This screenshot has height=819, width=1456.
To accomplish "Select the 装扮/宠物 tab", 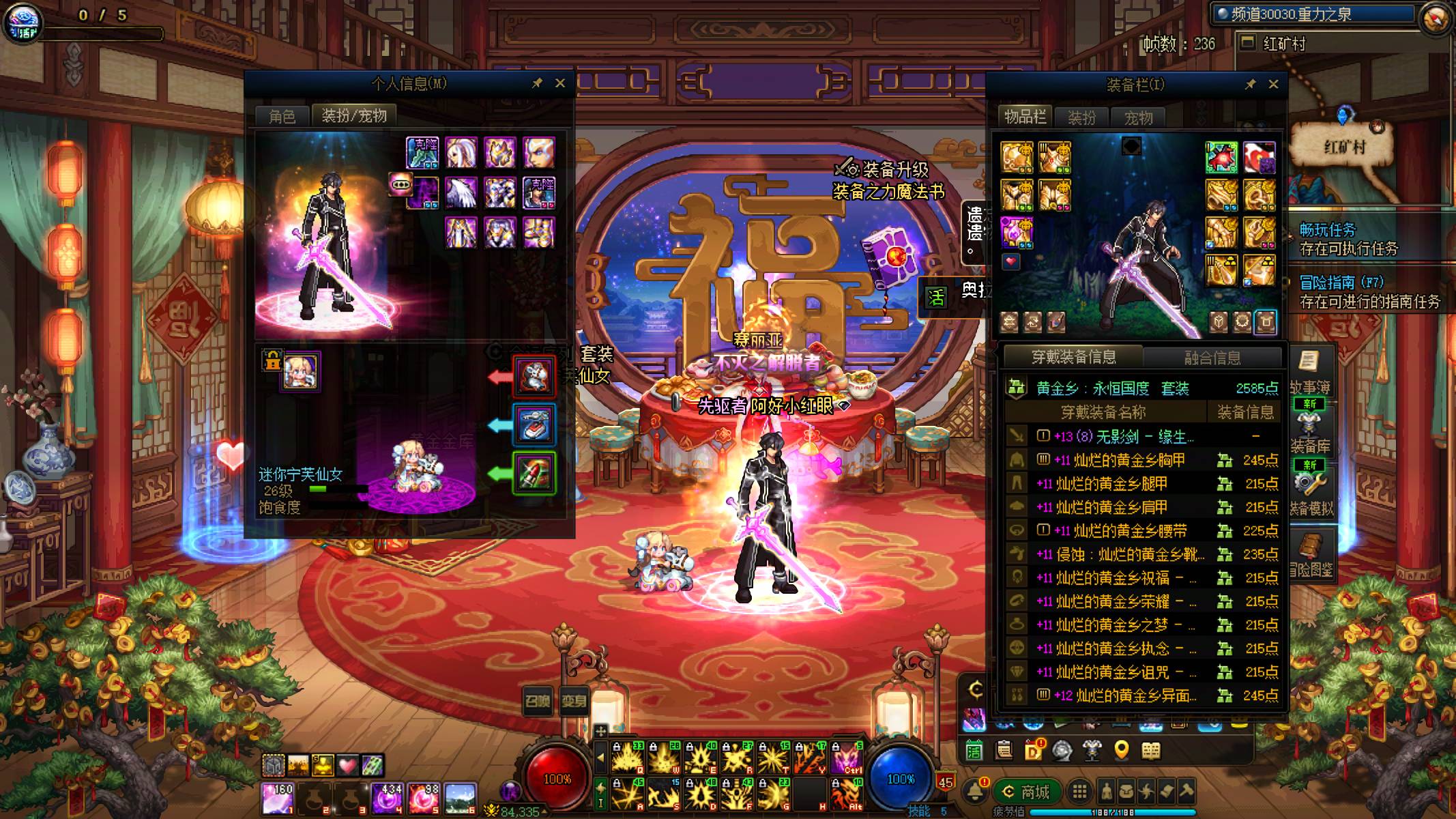I will (354, 115).
